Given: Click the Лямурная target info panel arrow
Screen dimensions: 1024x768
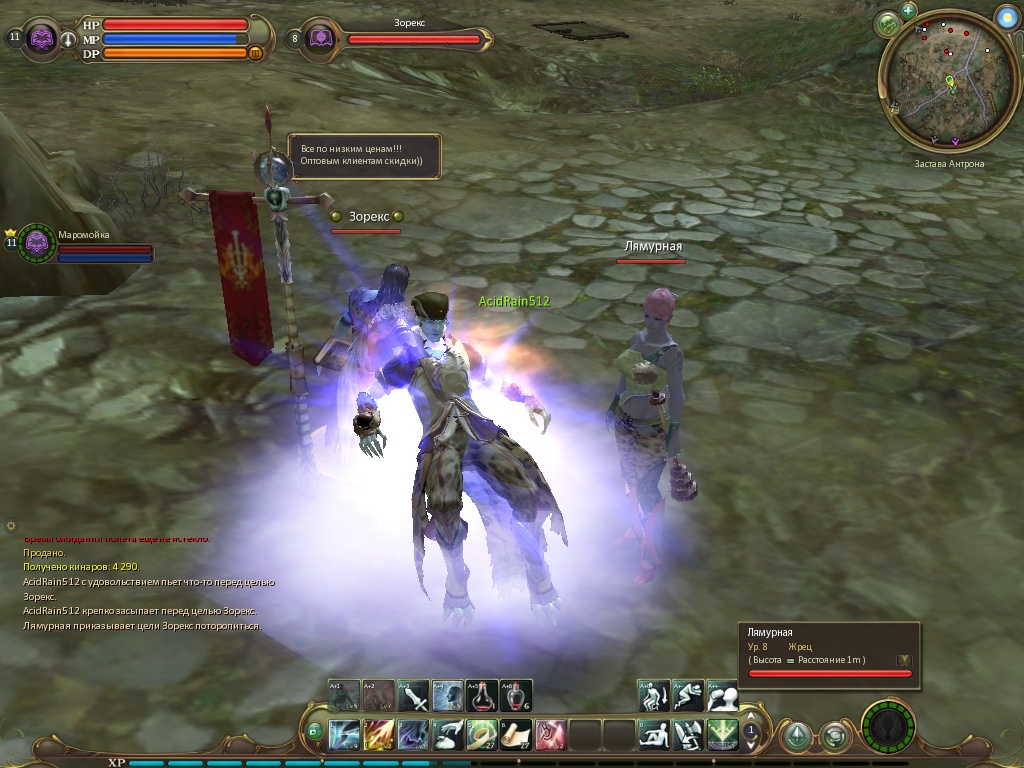Looking at the screenshot, I should click(904, 660).
